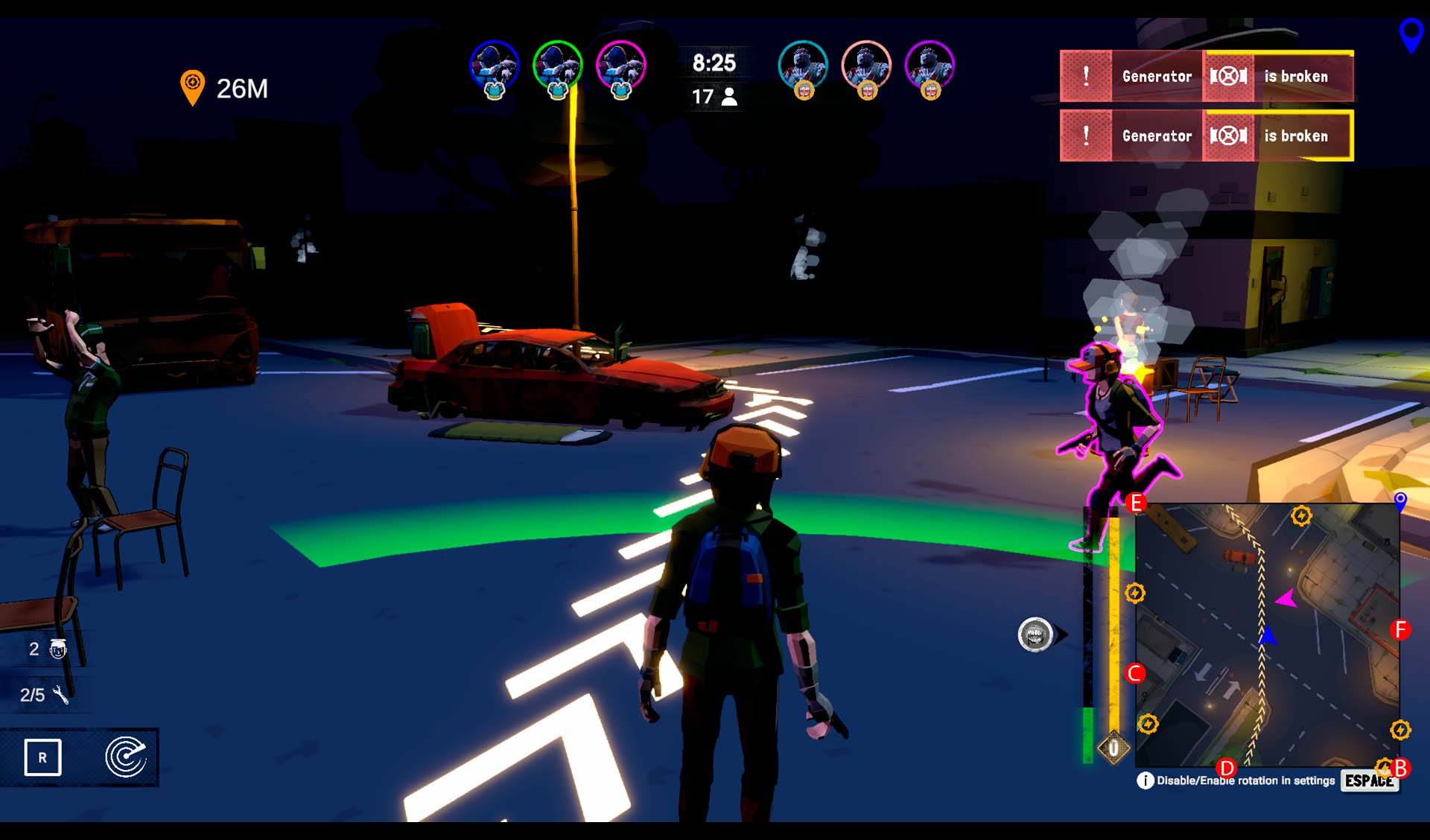Click the zombie face indicator beside progress bar
Viewport: 1430px width, 840px height.
pos(1035,635)
